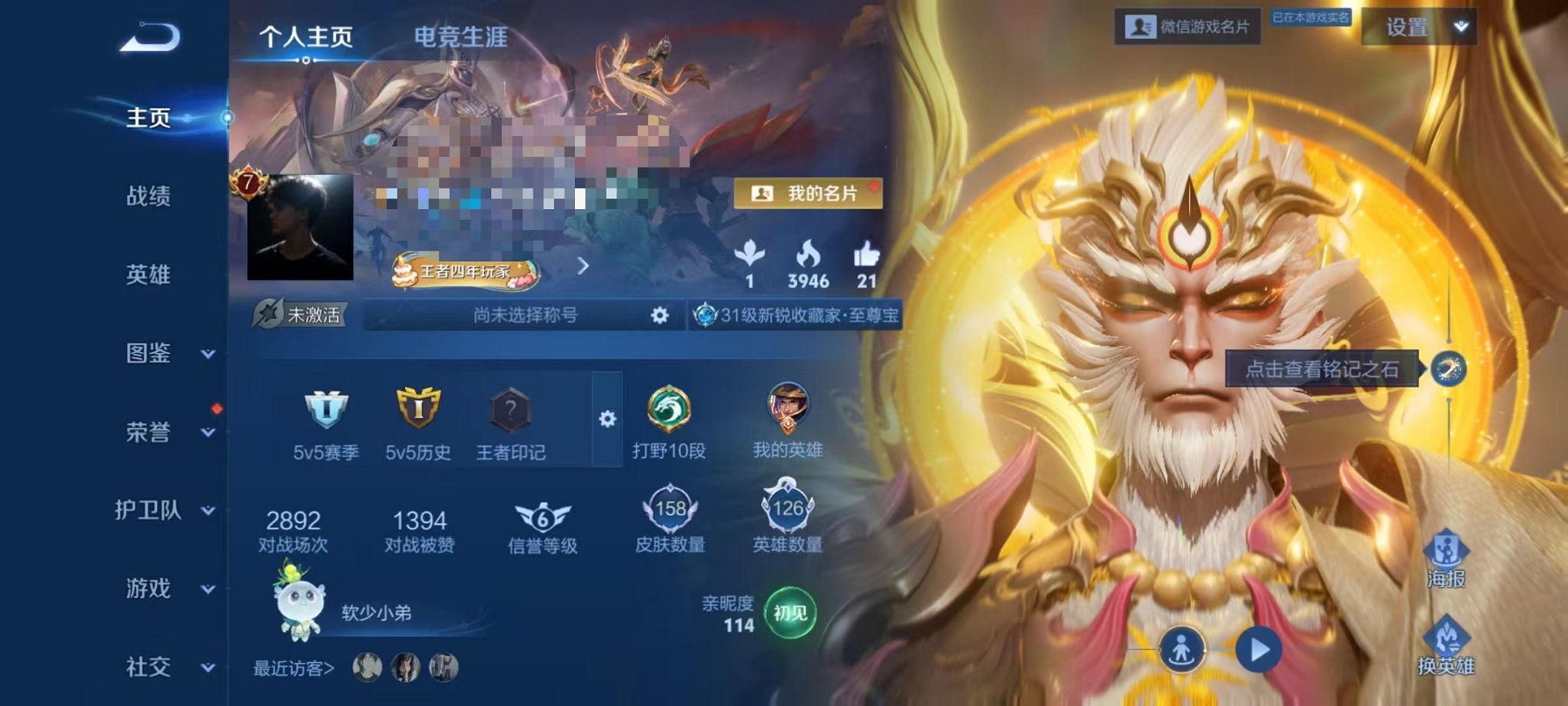Click the gear icon beside 尚未选择称号
The width and height of the screenshot is (1568, 706).
[659, 315]
